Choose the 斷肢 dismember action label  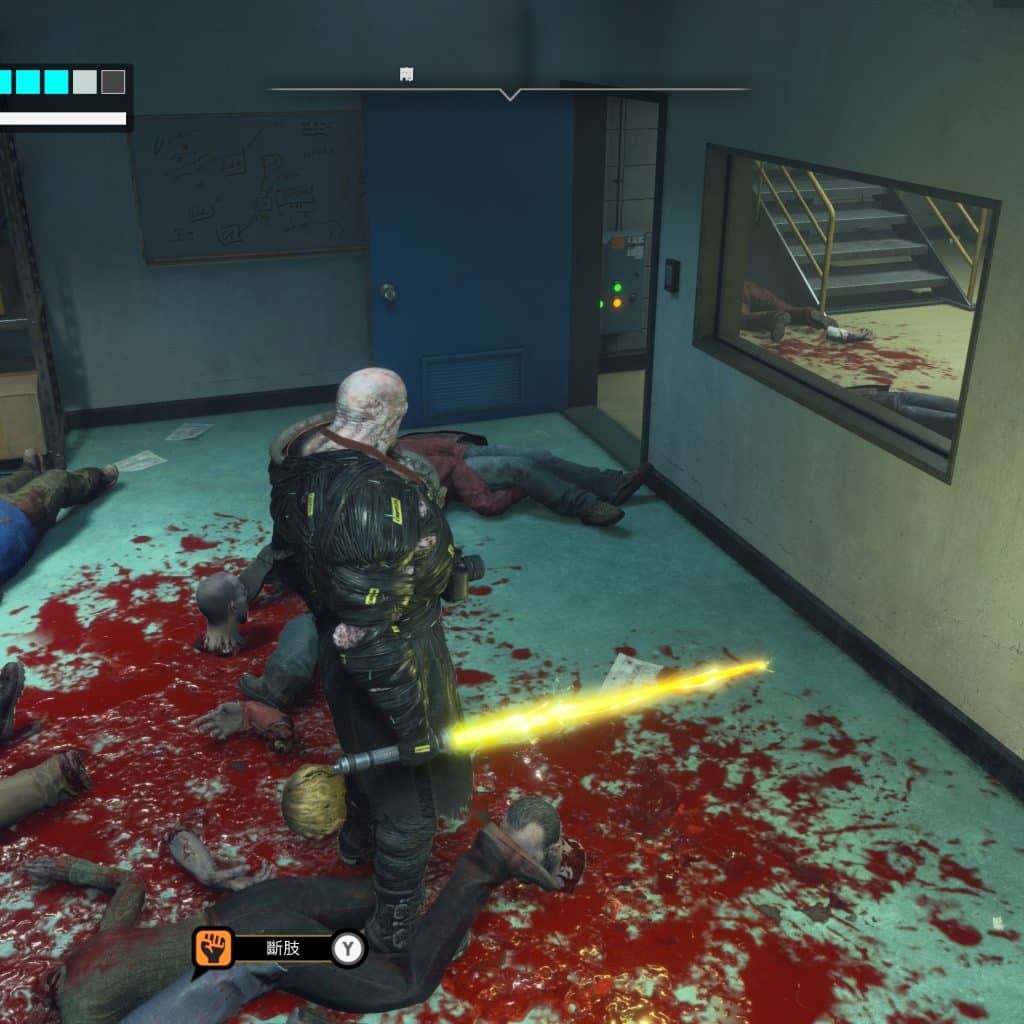click(x=283, y=948)
